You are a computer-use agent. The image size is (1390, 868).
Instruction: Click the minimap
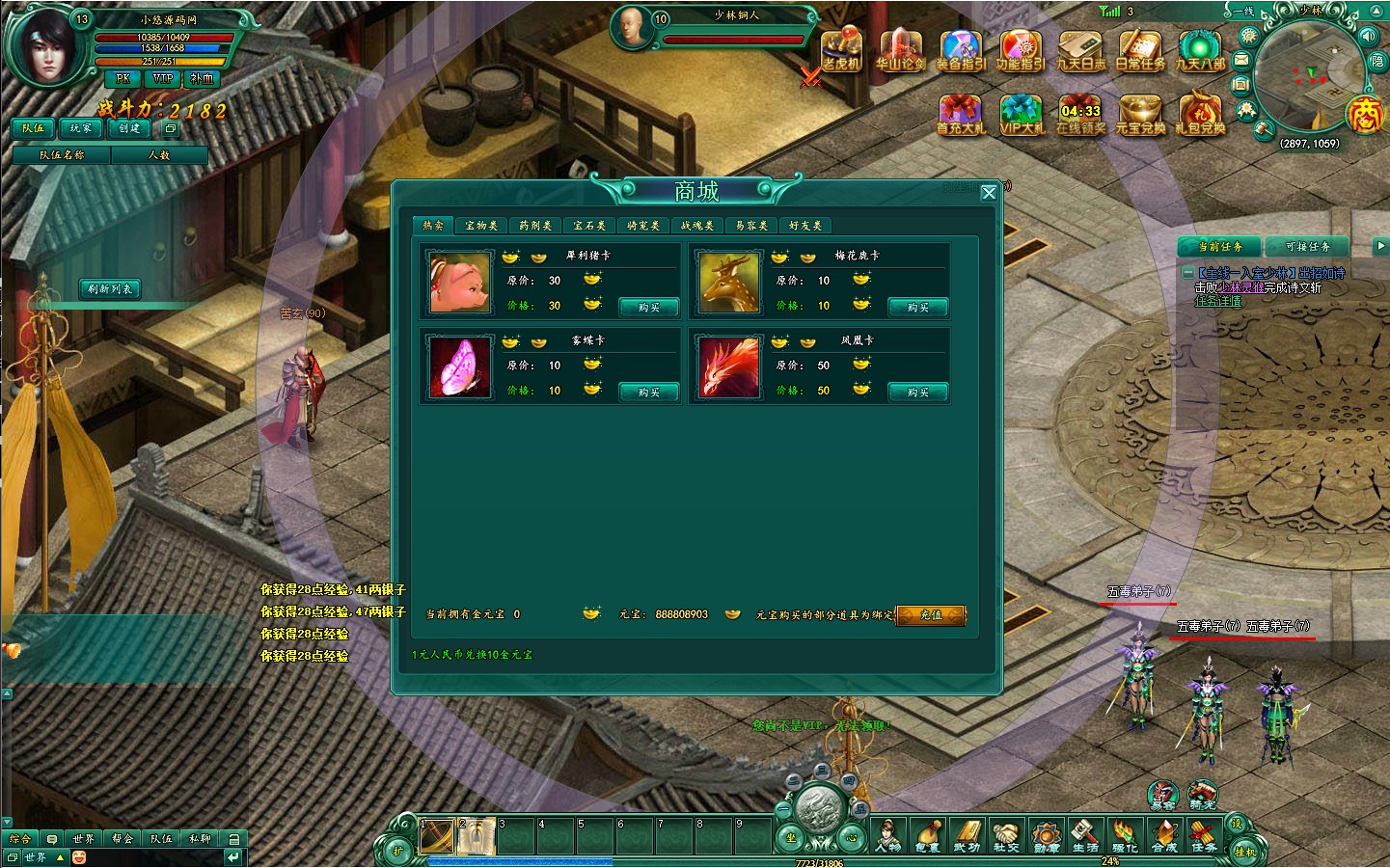point(1310,75)
